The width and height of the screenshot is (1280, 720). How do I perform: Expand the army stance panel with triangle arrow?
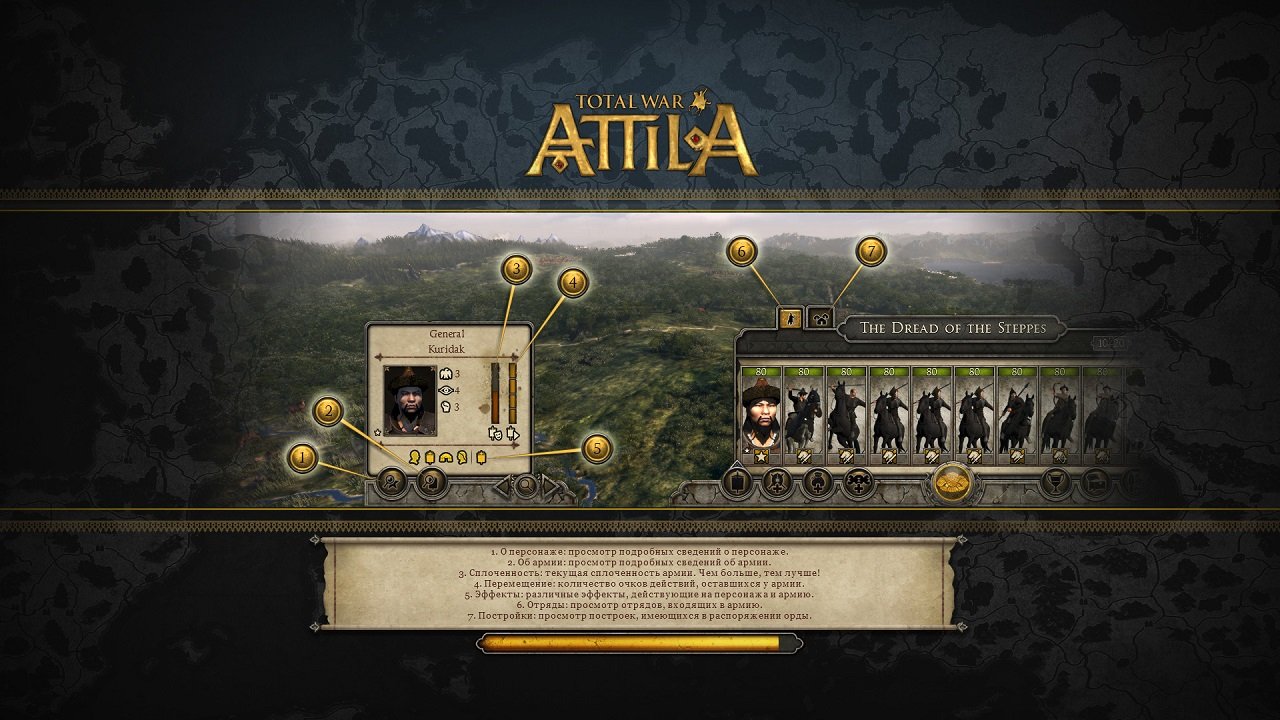(x=736, y=462)
